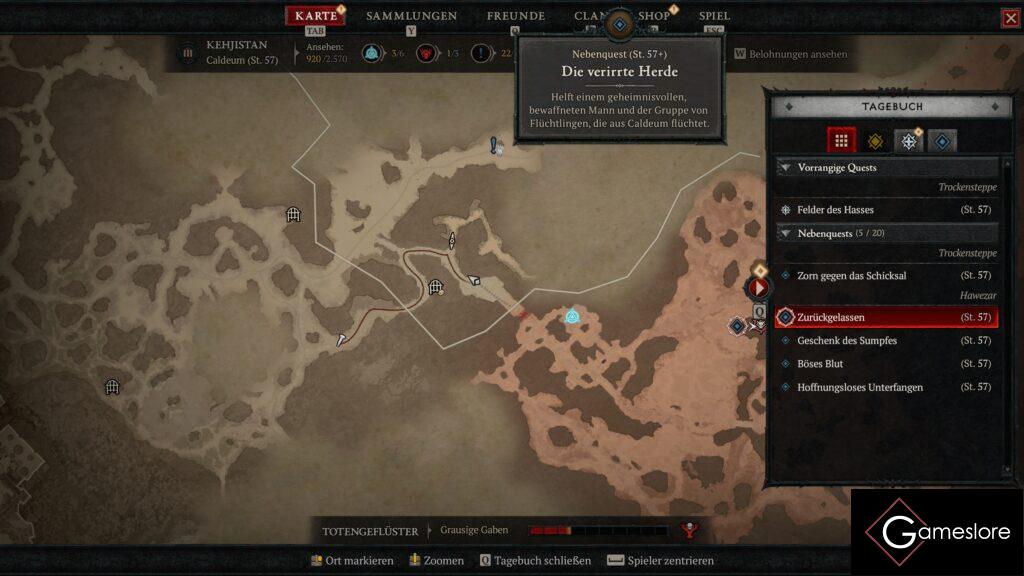Select the white compass journal filter
This screenshot has height=576, width=1024.
[x=908, y=141]
